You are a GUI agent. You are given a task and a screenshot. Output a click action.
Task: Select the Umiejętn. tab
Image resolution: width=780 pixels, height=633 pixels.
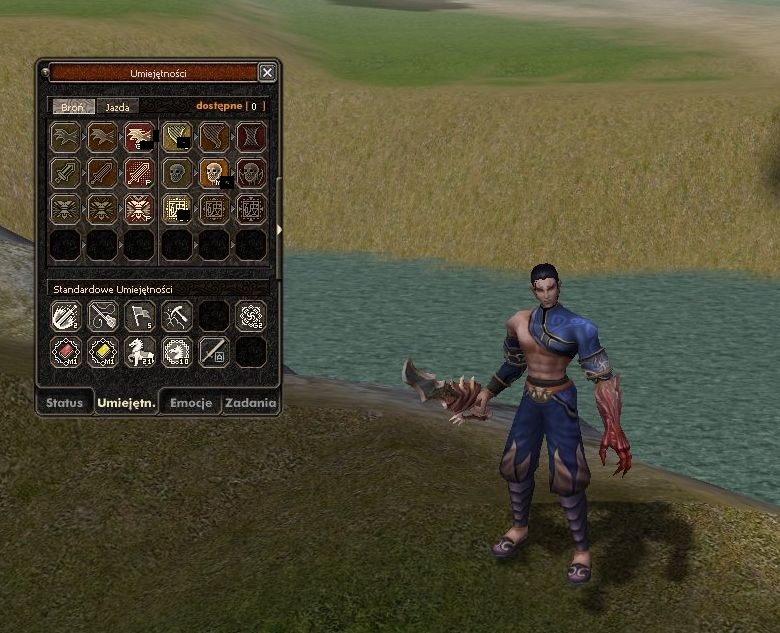pyautogui.click(x=126, y=403)
